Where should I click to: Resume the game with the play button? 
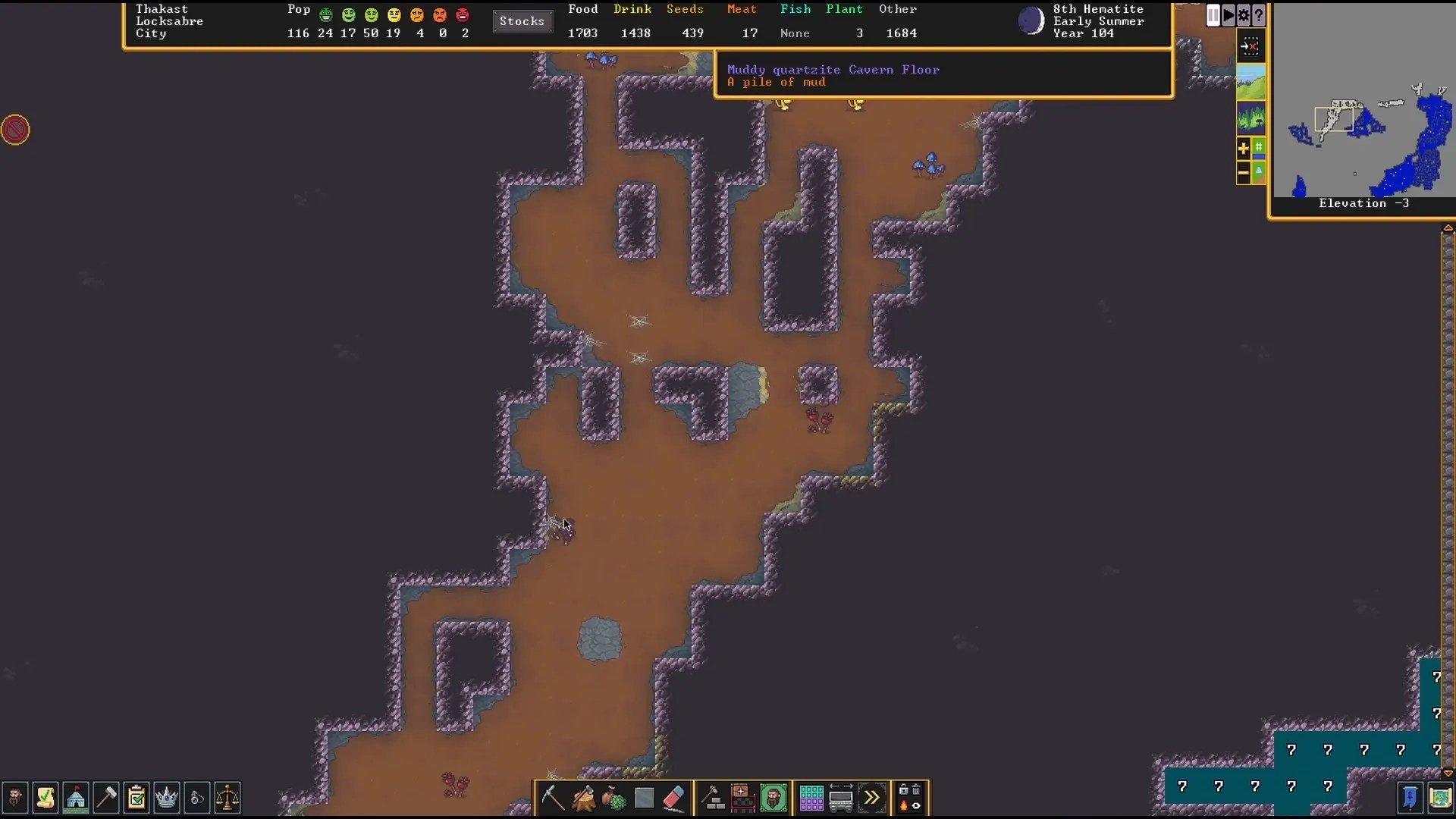point(1228,15)
